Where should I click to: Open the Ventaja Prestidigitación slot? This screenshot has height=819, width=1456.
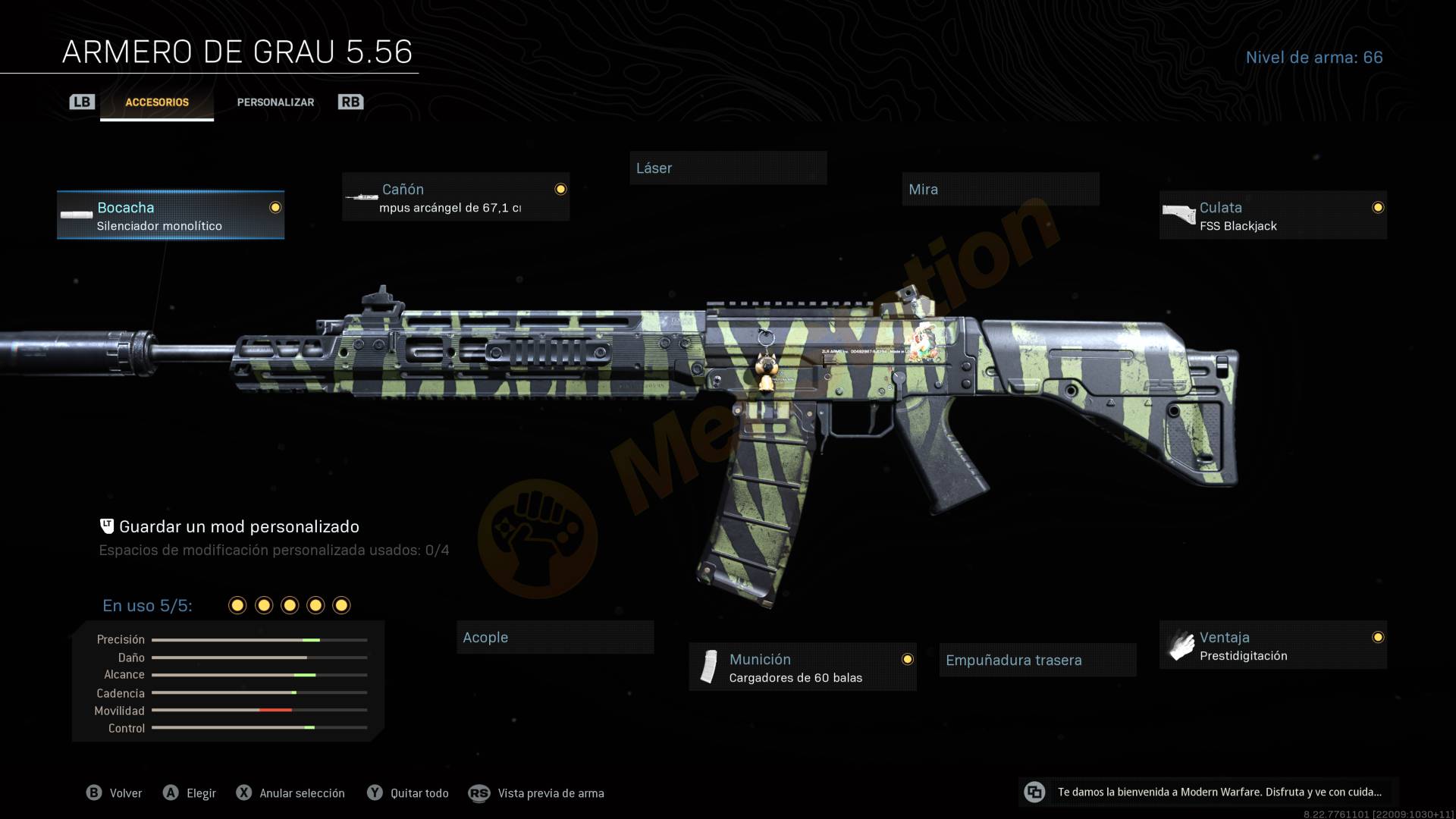coord(1272,645)
